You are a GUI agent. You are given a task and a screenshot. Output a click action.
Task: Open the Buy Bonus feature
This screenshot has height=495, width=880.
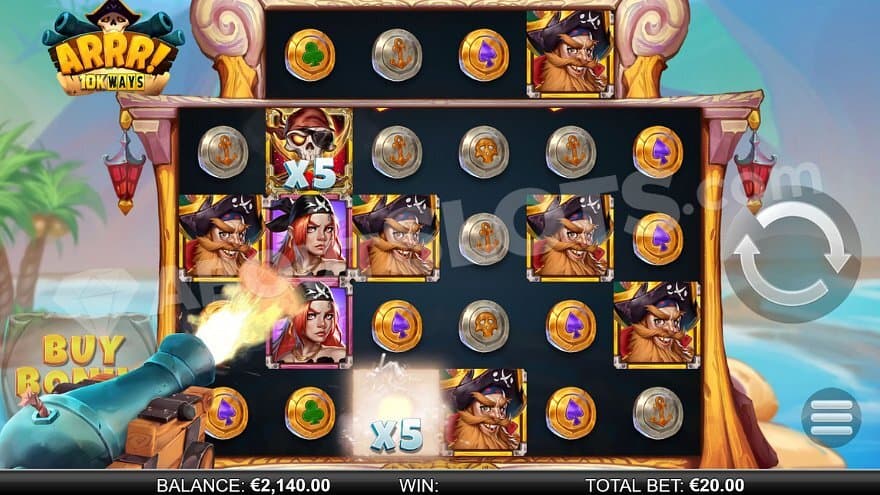tap(70, 360)
